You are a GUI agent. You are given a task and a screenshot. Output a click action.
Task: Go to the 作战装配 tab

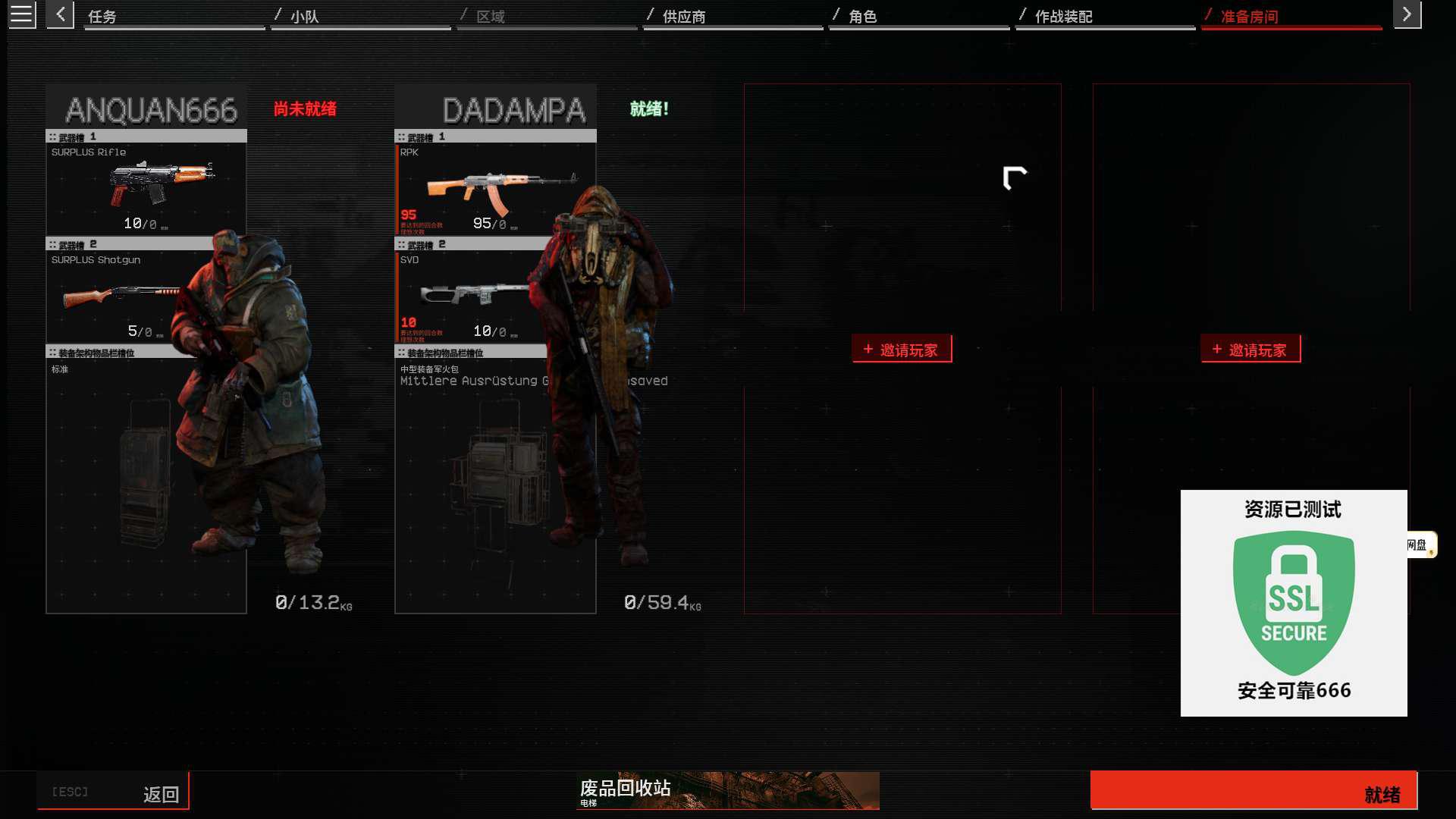point(1104,16)
